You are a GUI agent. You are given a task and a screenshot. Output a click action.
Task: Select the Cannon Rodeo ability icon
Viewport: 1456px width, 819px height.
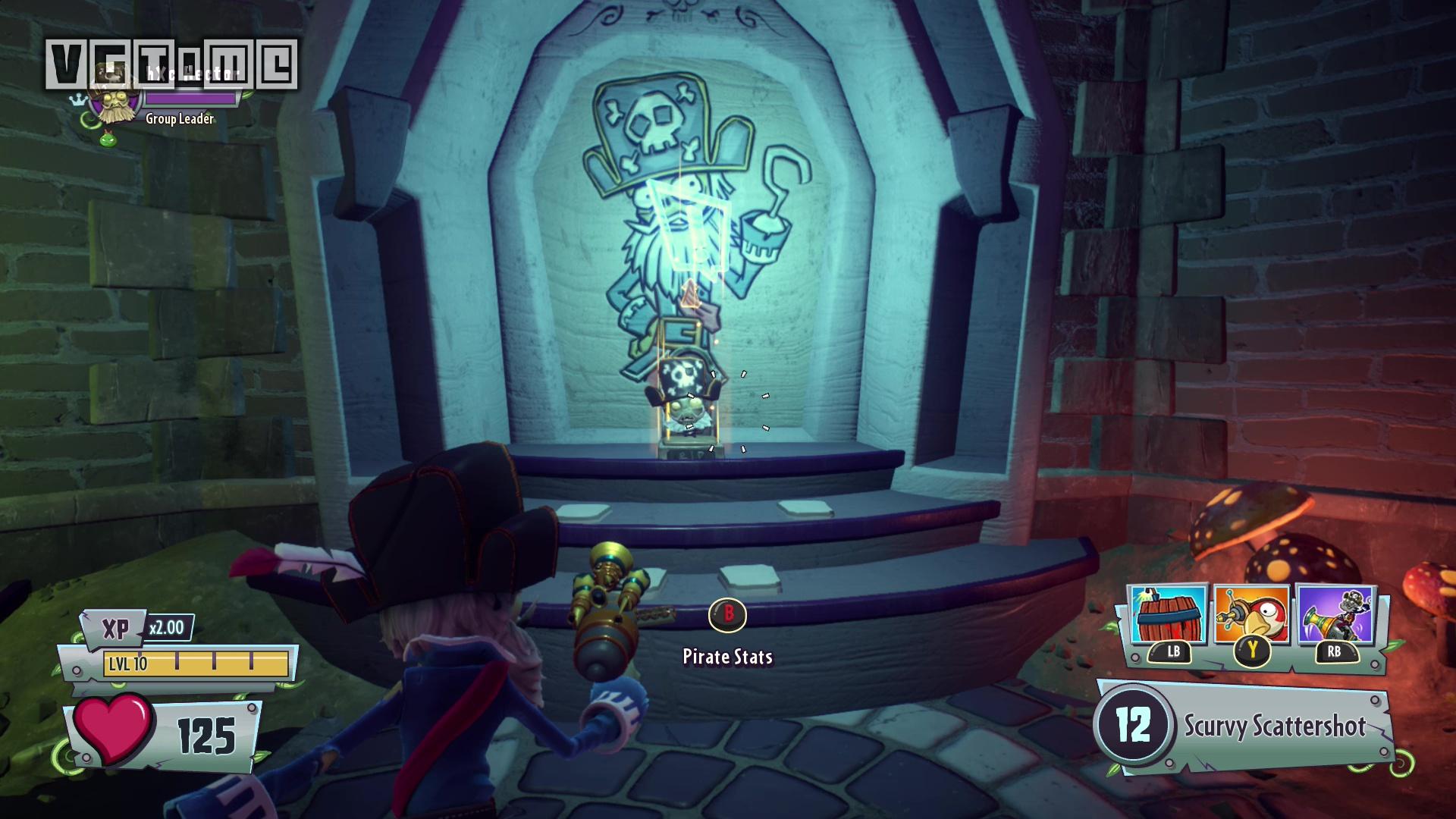(x=1335, y=616)
